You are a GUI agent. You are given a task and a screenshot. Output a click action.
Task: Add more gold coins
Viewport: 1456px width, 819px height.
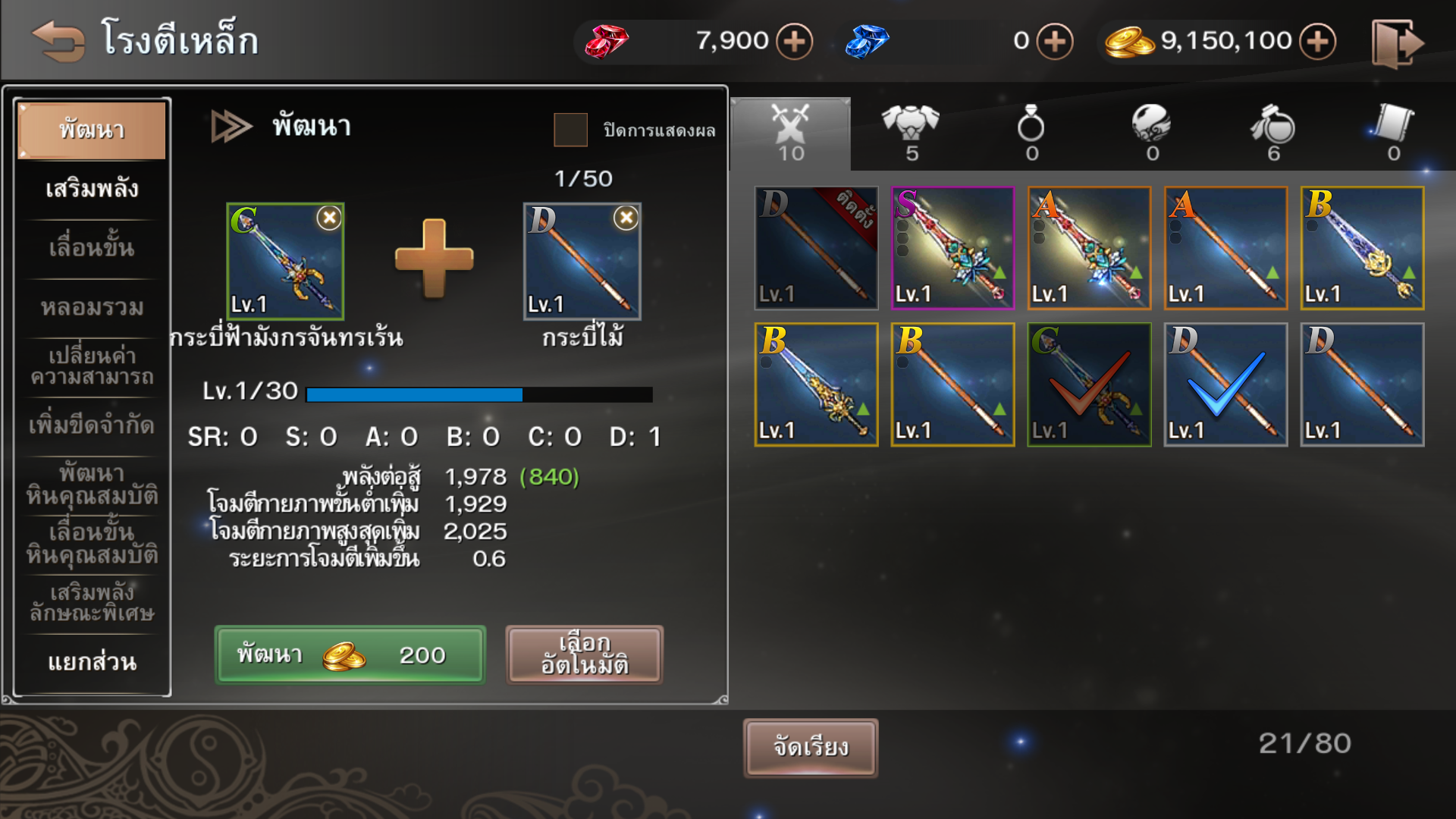(1317, 41)
